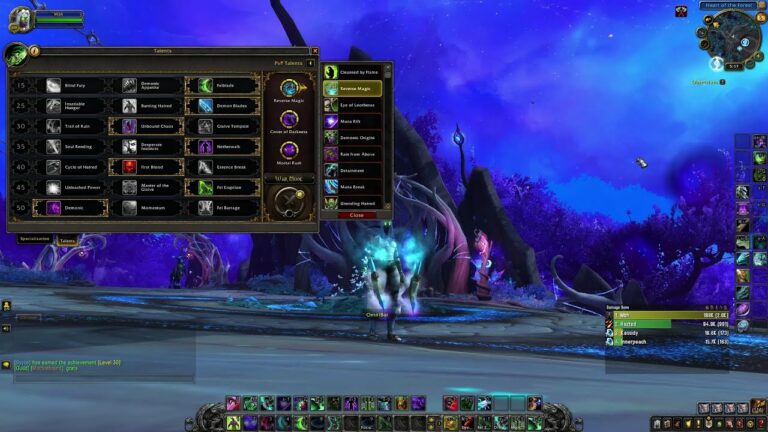Click the Mortal Rush PvP talent slot
The image size is (768, 432).
coord(290,151)
